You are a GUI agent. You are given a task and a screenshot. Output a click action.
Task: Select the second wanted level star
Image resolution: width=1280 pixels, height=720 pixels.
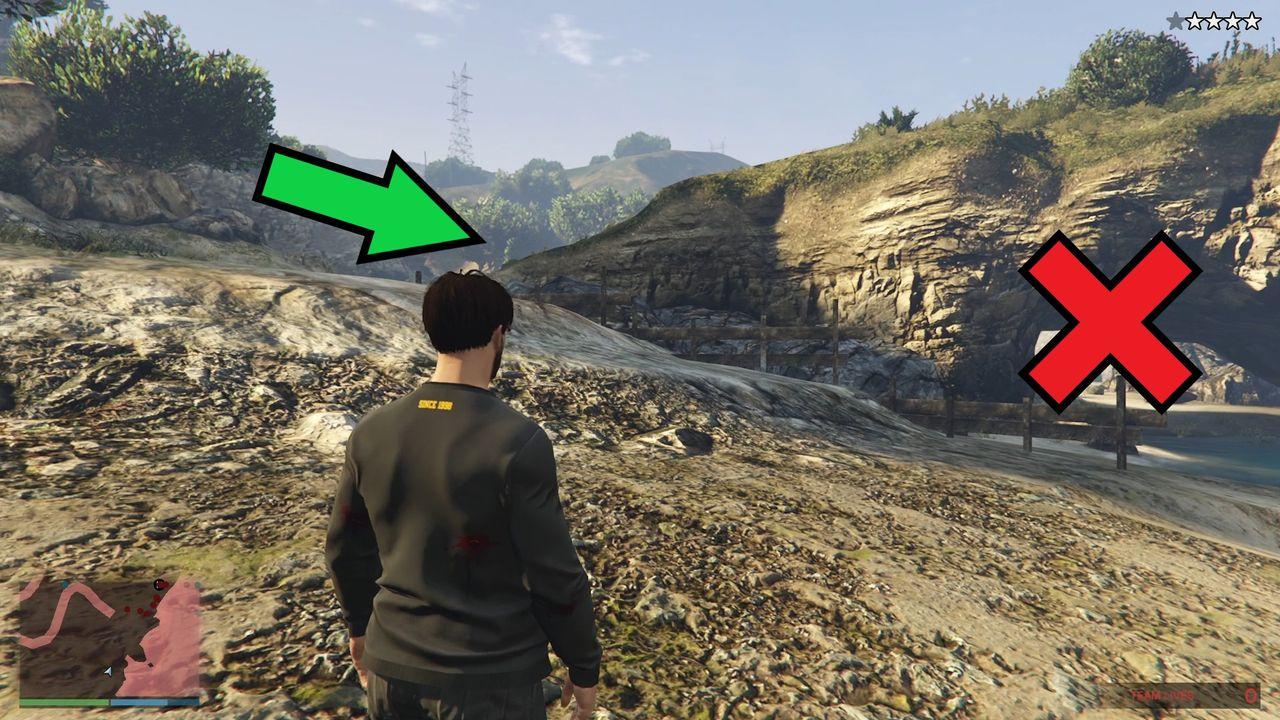1196,19
